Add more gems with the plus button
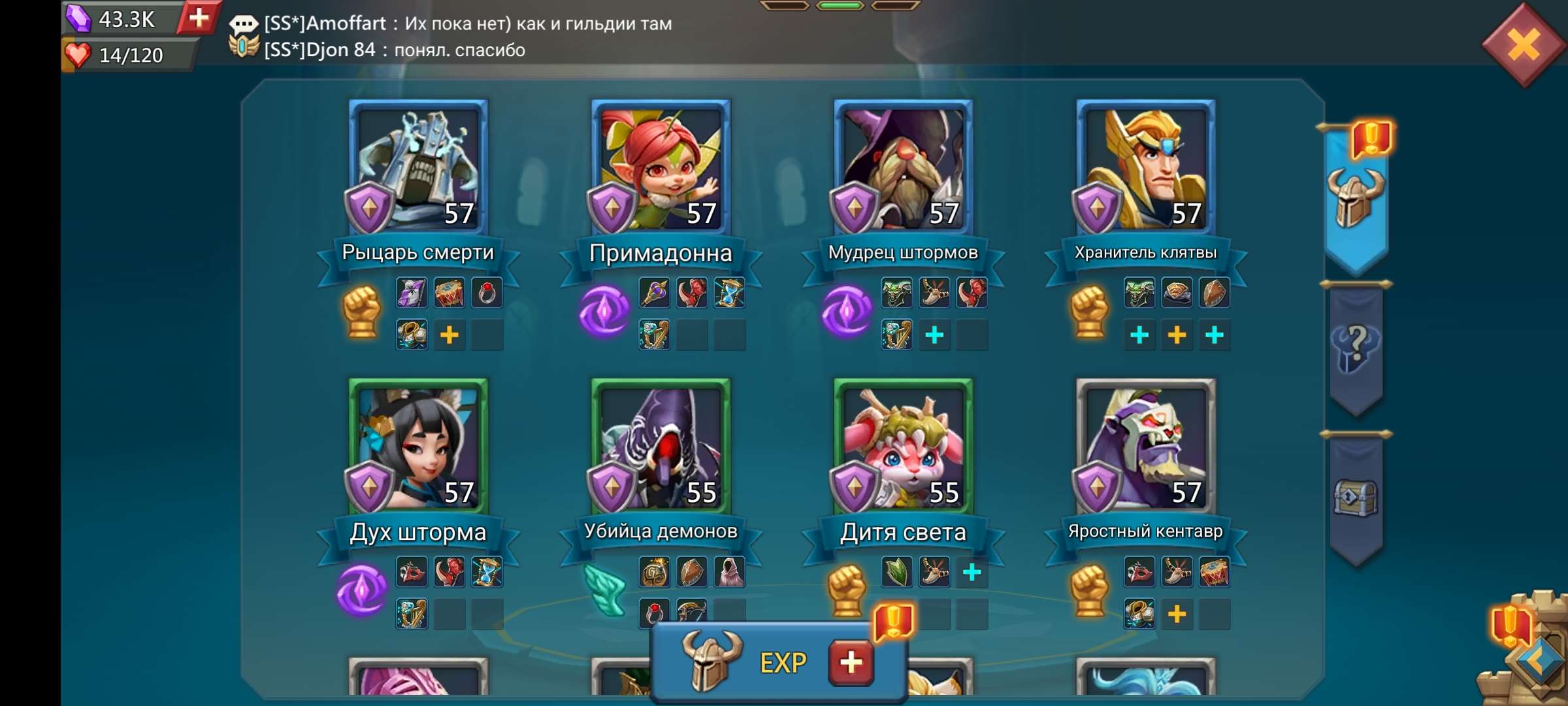Image resolution: width=1568 pixels, height=706 pixels. [198, 18]
